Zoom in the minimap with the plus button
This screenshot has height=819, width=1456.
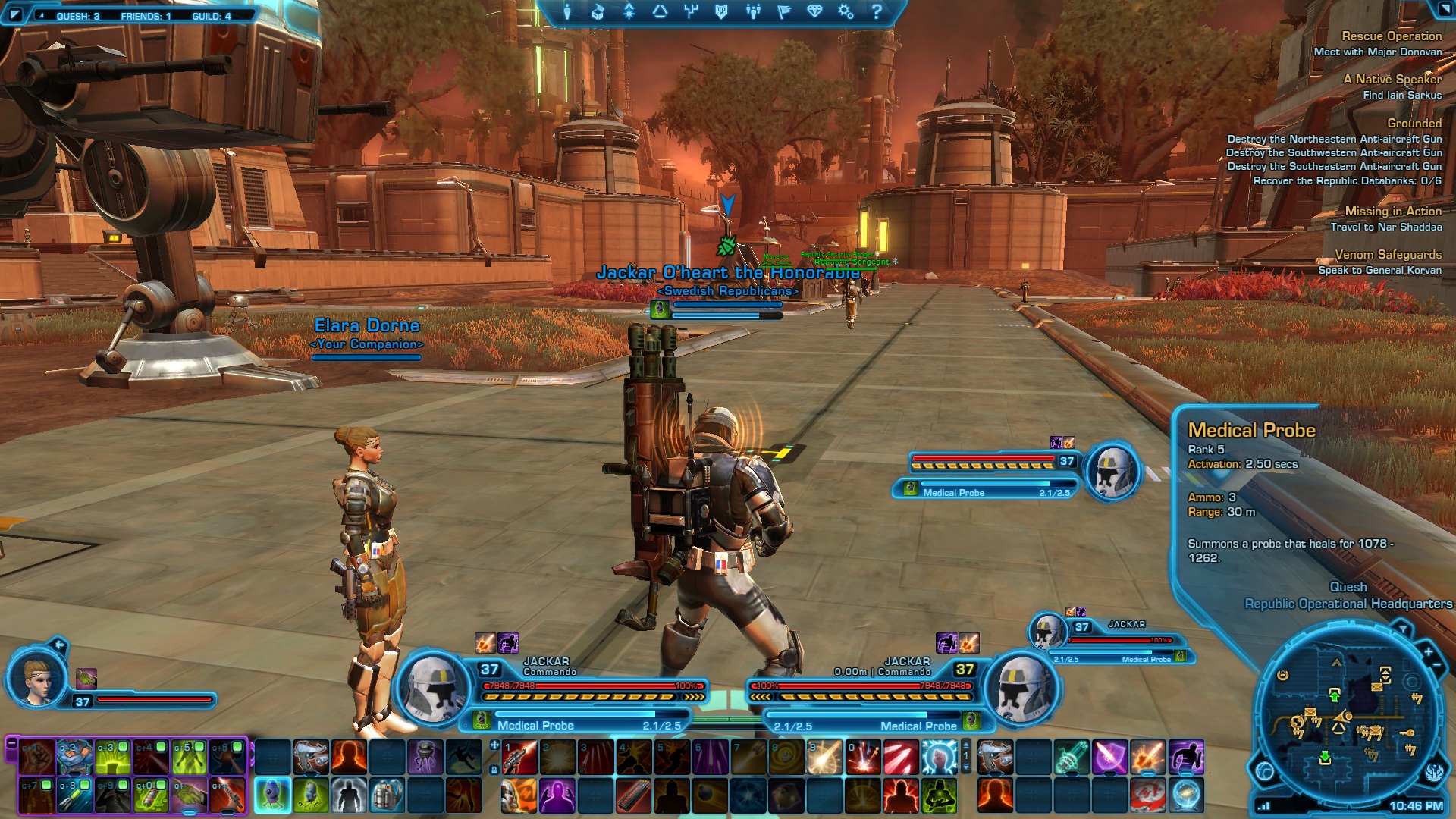pyautogui.click(x=1429, y=651)
